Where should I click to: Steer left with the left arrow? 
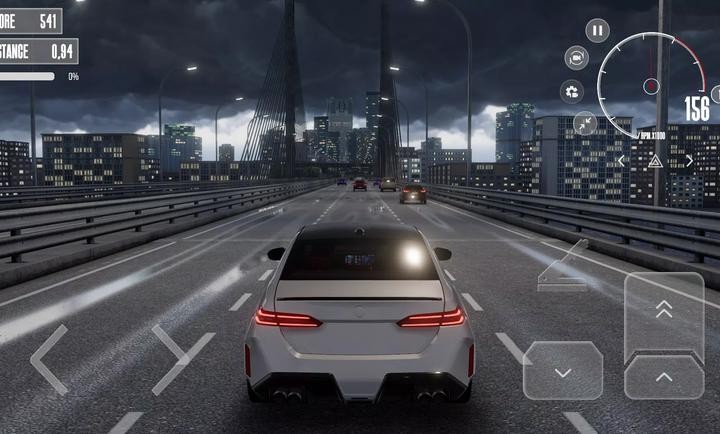(x=48, y=359)
